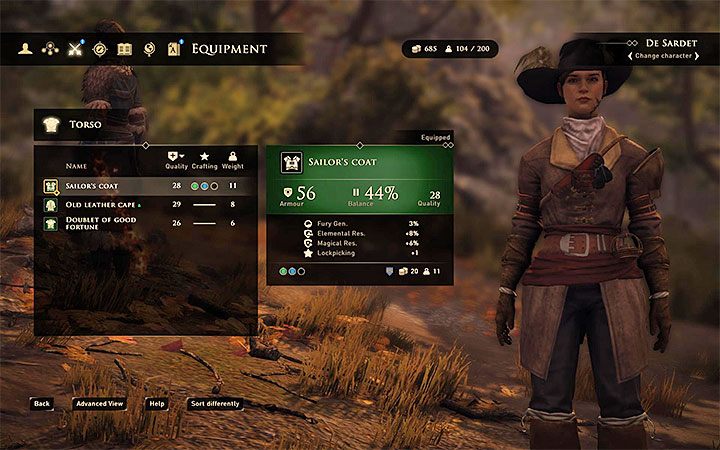Open the Help screen
Image resolution: width=720 pixels, height=450 pixels.
tap(157, 404)
